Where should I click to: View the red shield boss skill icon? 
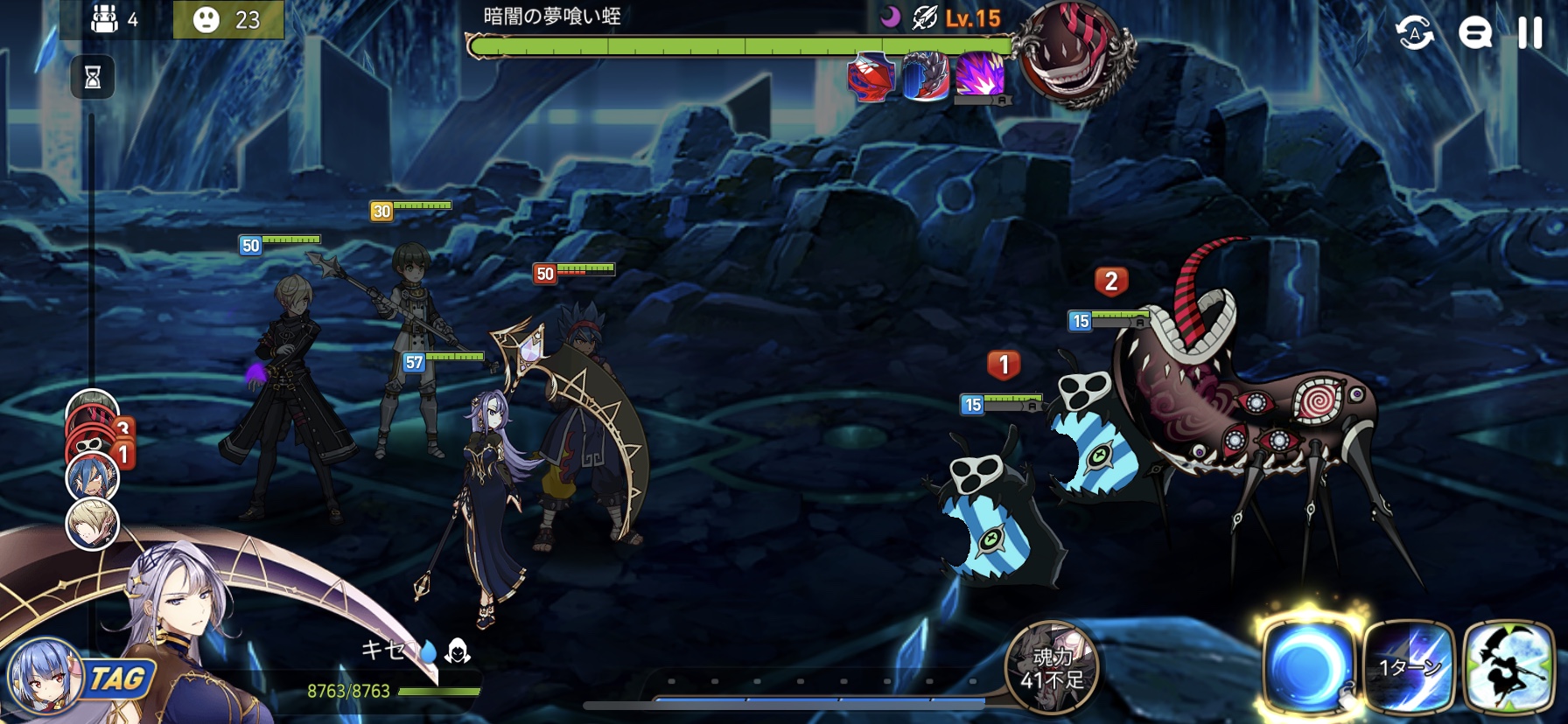tap(872, 77)
